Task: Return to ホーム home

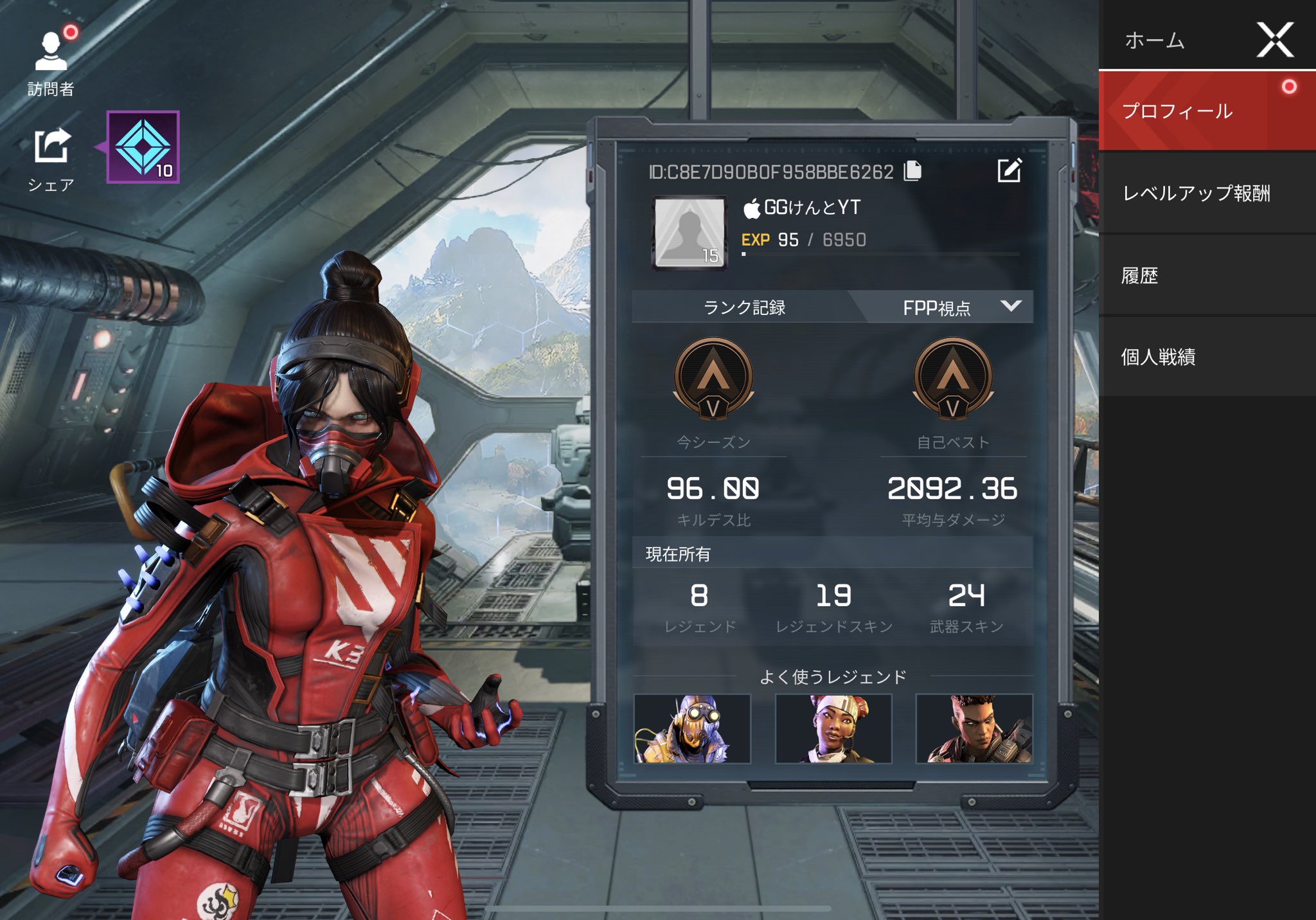Action: point(1155,41)
